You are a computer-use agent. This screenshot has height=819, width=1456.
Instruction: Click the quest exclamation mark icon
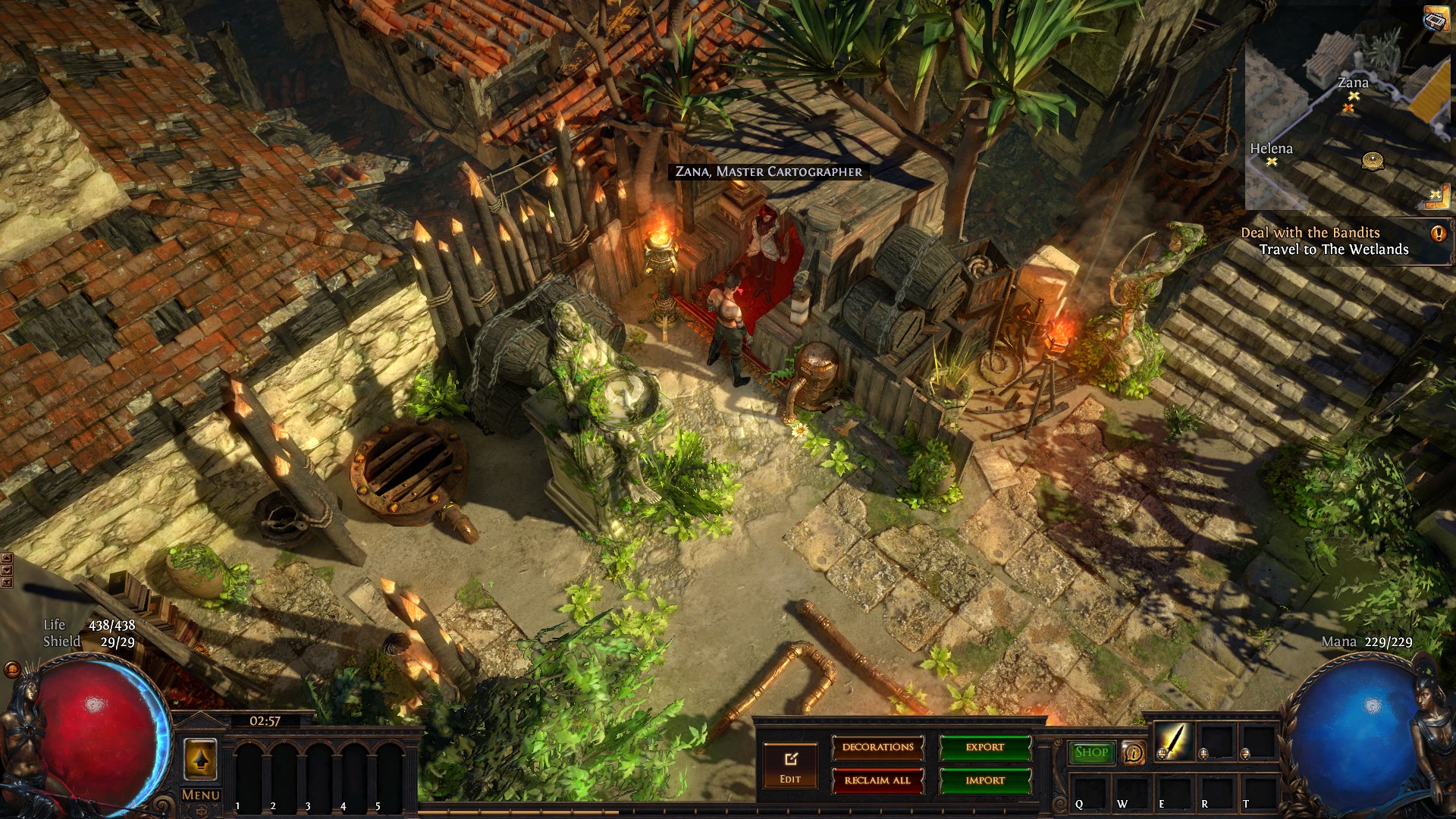[1439, 234]
